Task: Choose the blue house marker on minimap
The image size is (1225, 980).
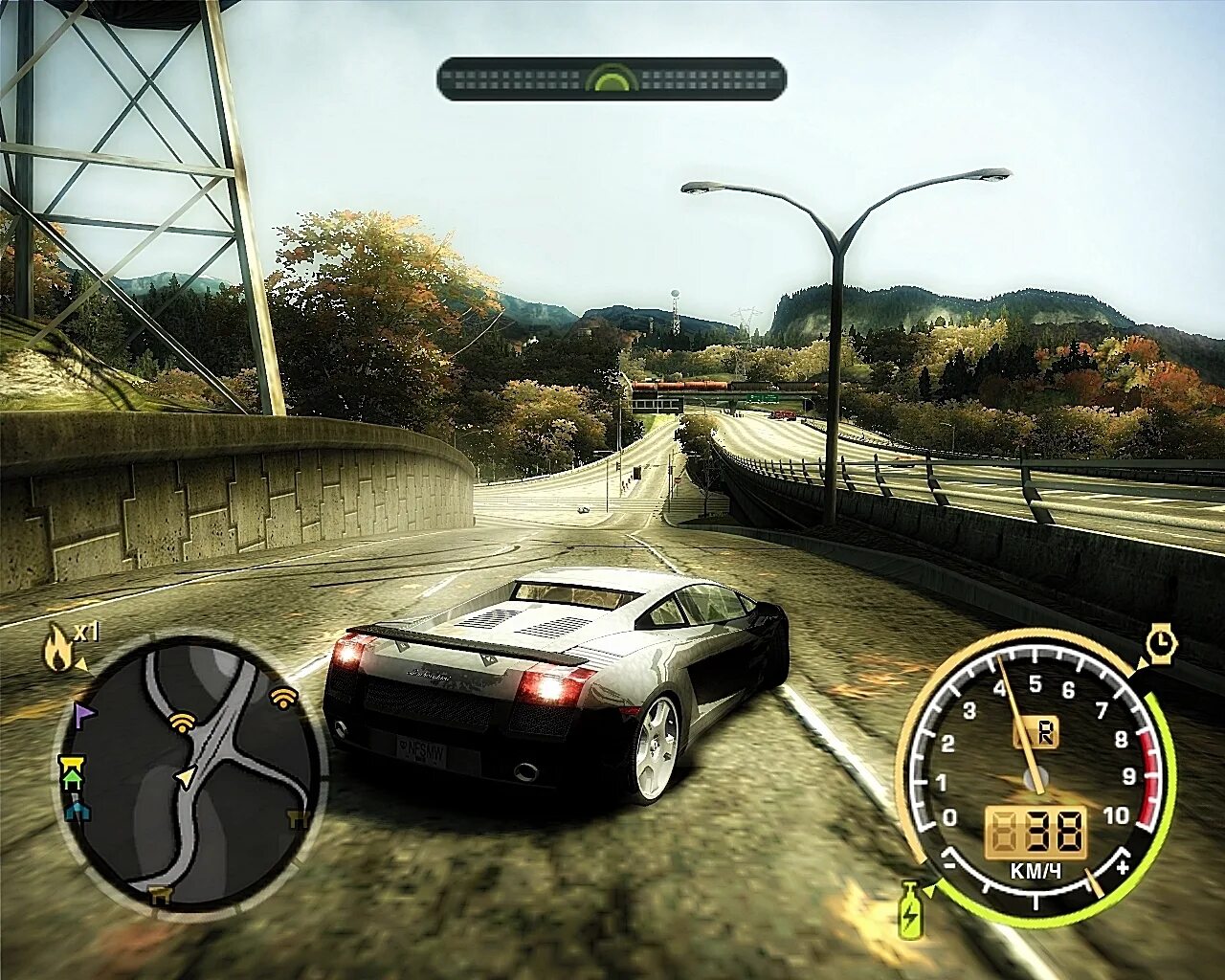Action: pyautogui.click(x=77, y=811)
